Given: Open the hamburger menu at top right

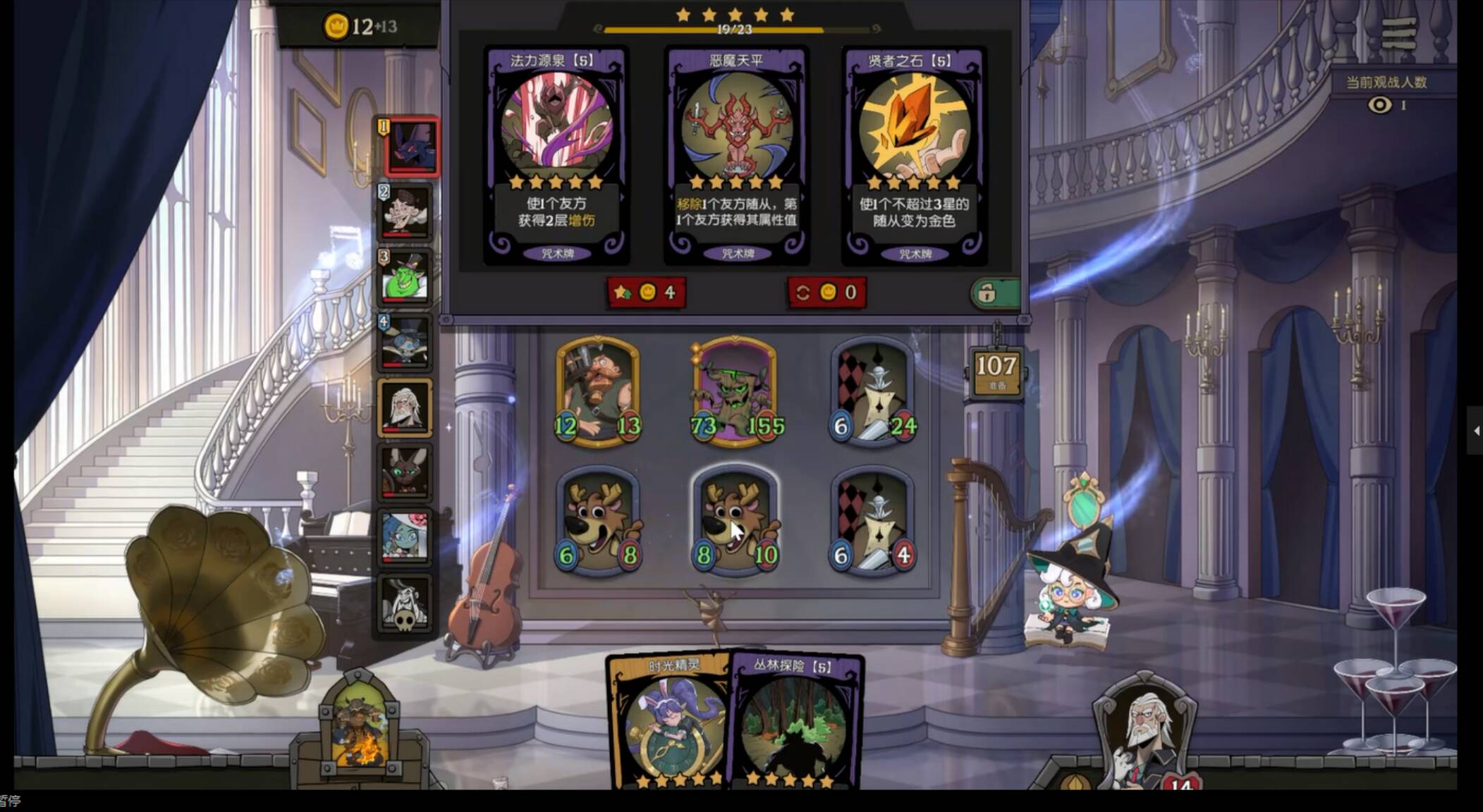Looking at the screenshot, I should (1399, 33).
